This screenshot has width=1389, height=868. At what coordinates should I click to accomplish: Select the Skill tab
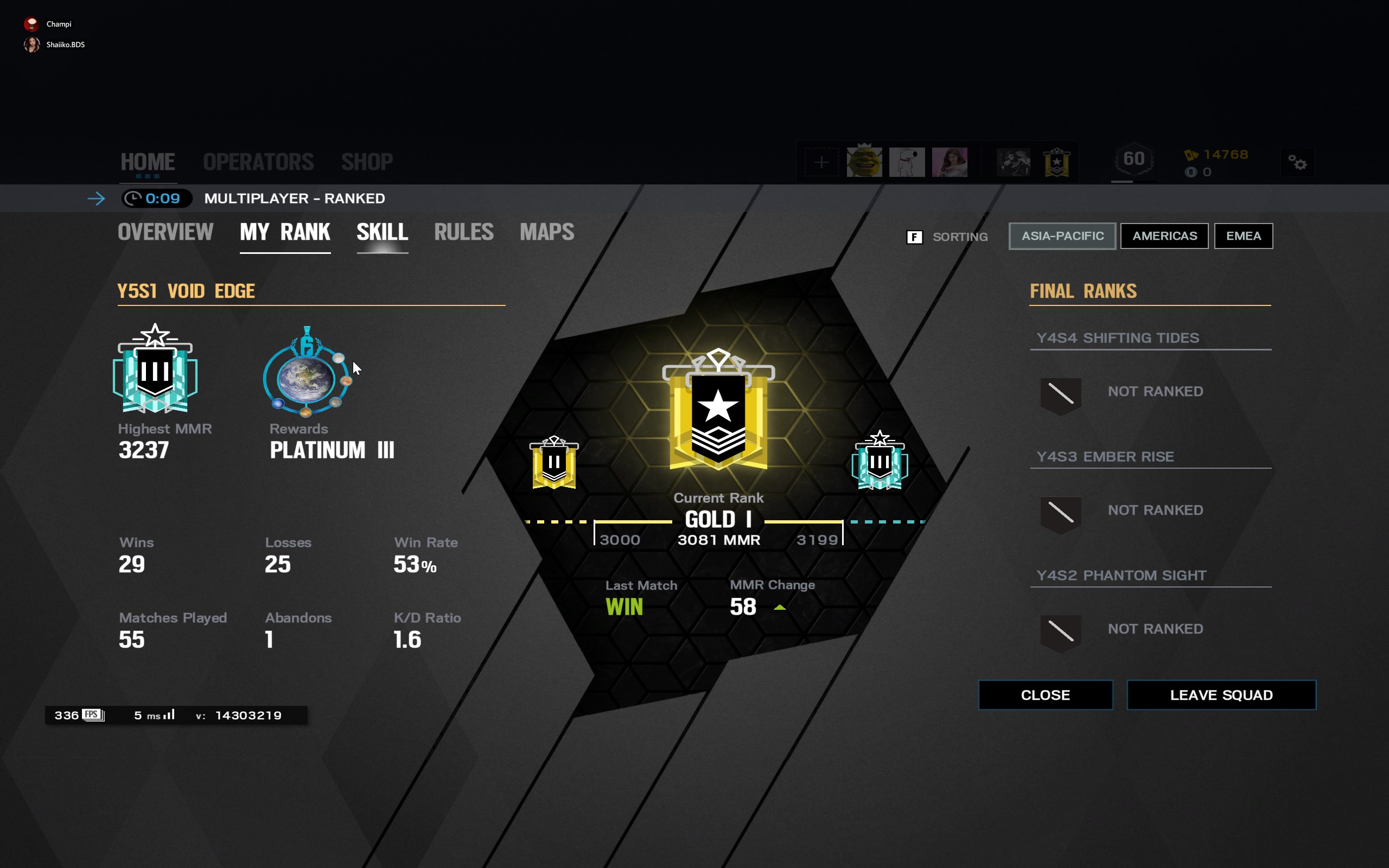383,233
